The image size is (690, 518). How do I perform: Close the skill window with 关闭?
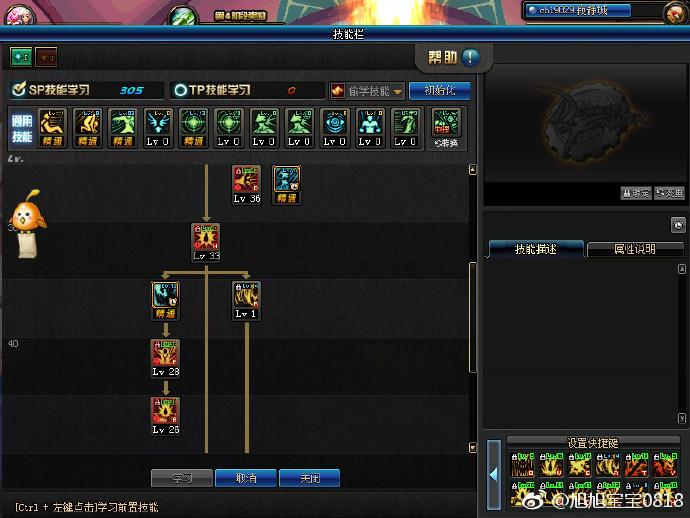click(309, 478)
